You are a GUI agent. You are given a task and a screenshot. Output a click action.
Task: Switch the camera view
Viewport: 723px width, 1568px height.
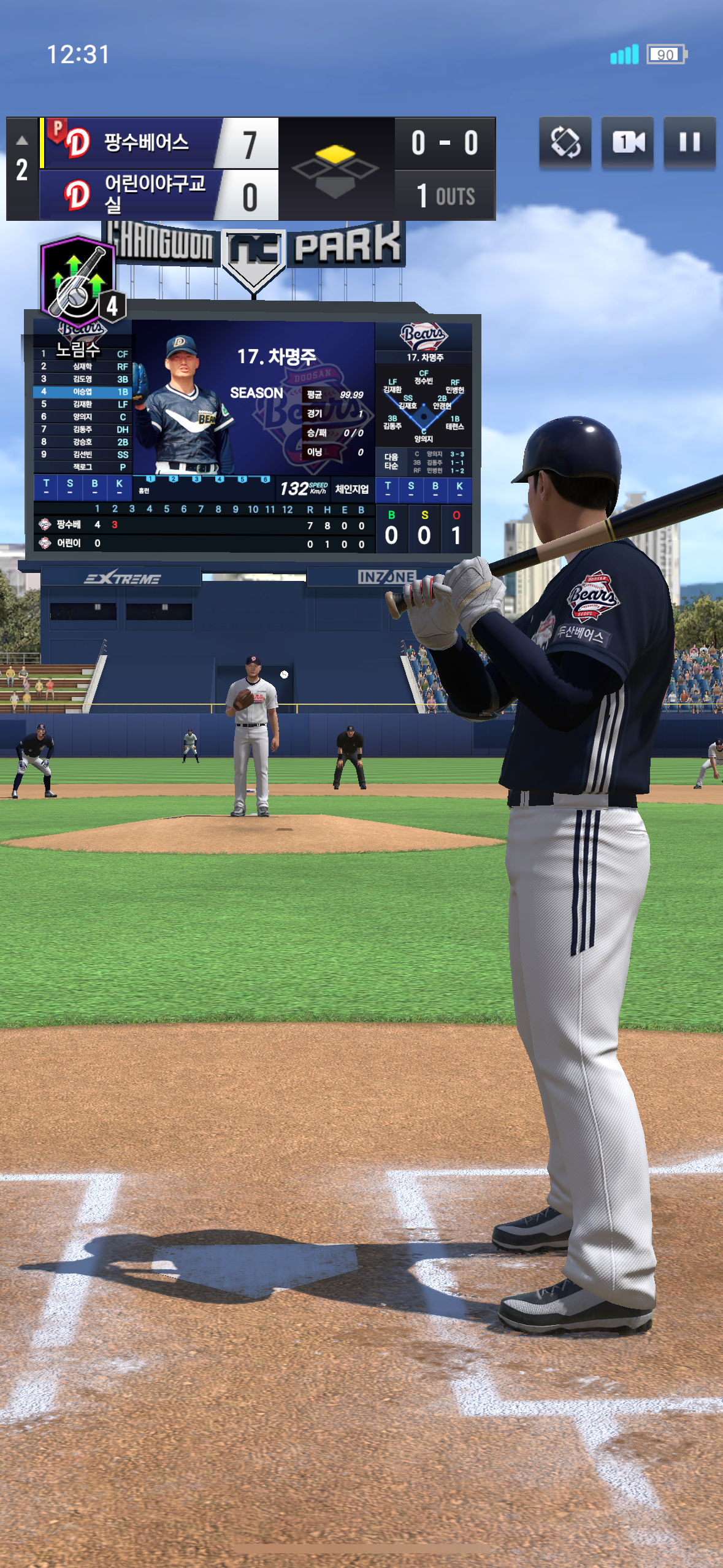pyautogui.click(x=627, y=142)
